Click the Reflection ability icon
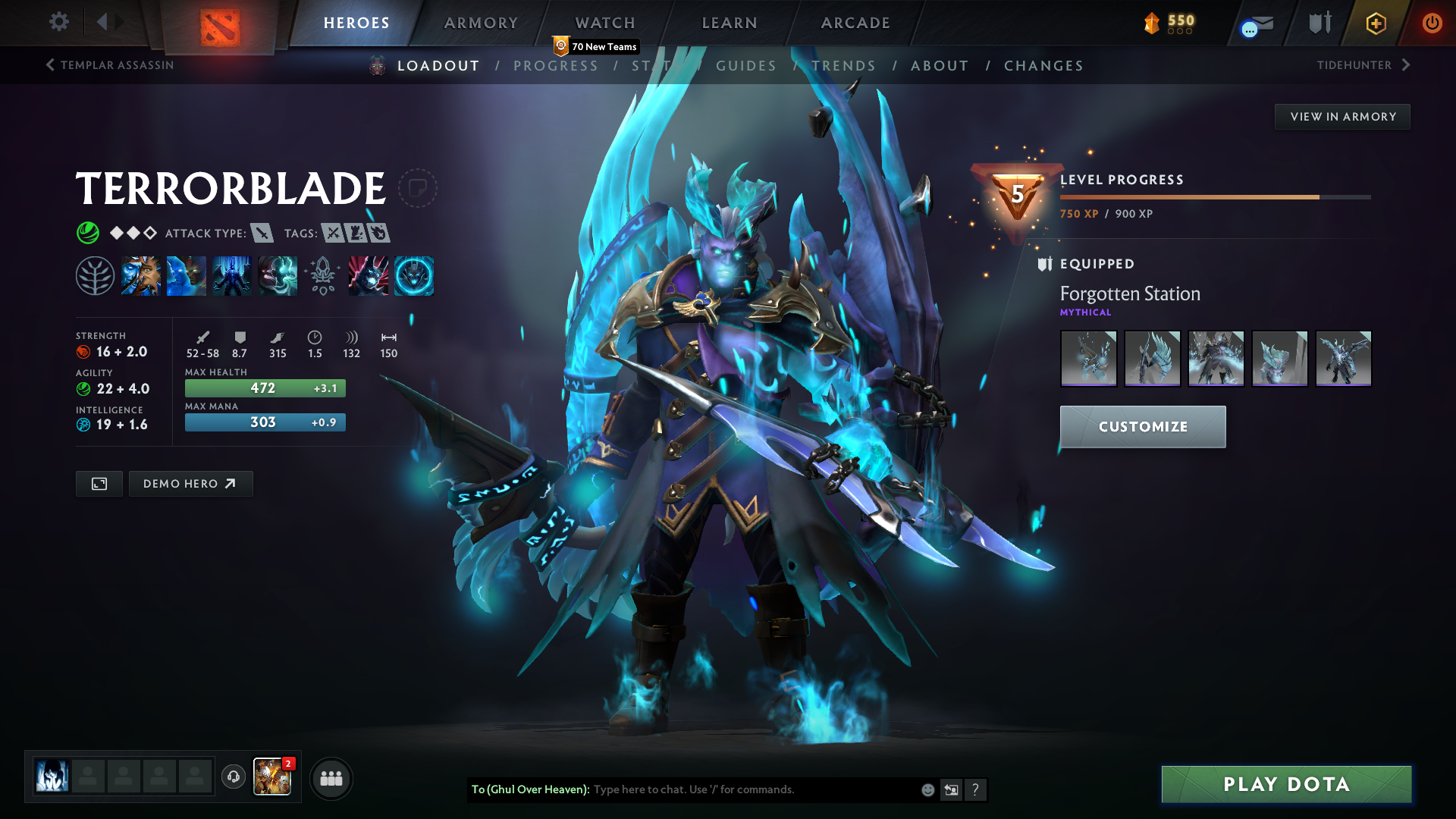The image size is (1456, 819). (141, 275)
